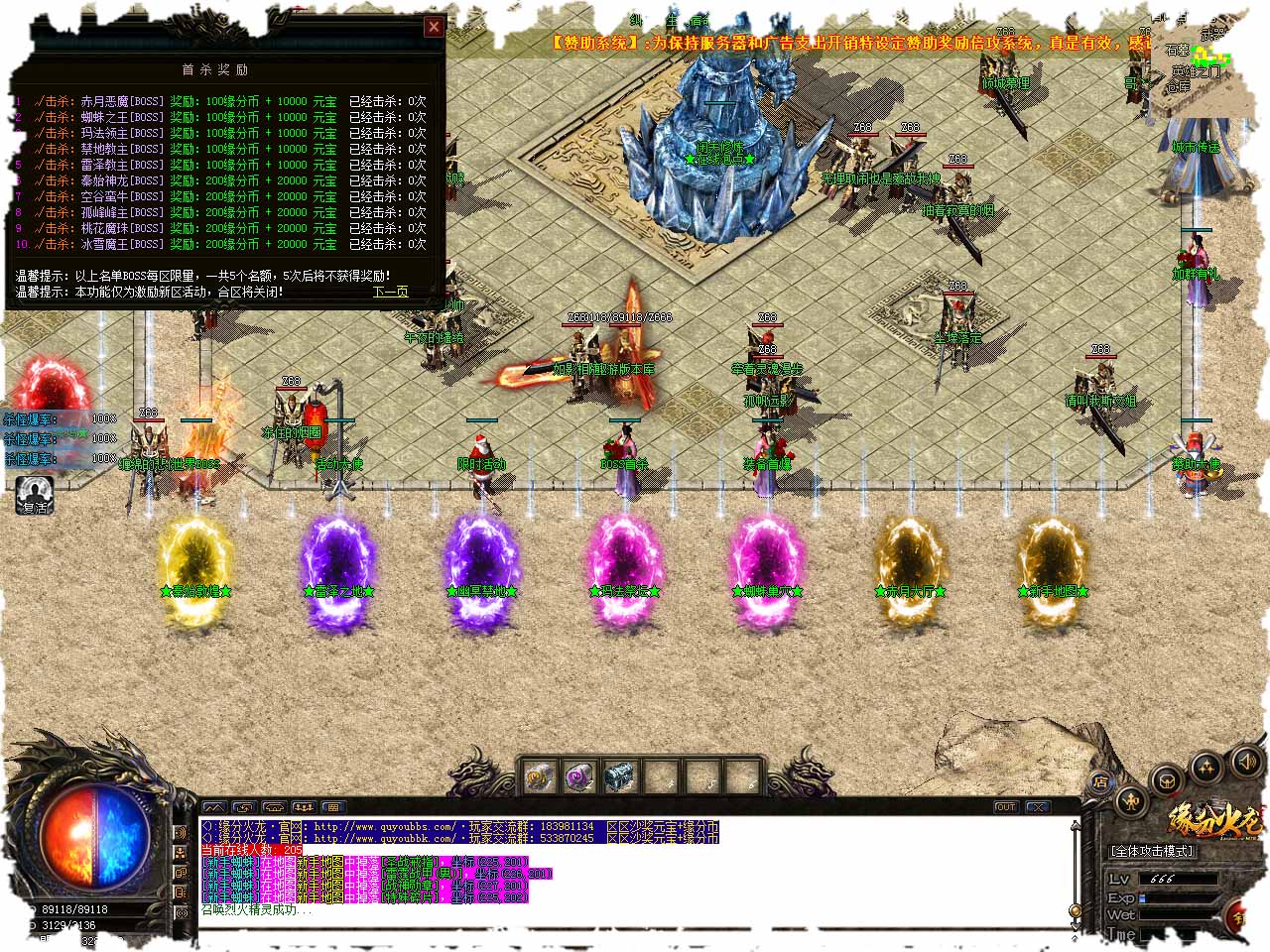Screen dimensions: 1270x952
Task: Select the silver treasure chest hotbar slot
Action: click(x=619, y=775)
